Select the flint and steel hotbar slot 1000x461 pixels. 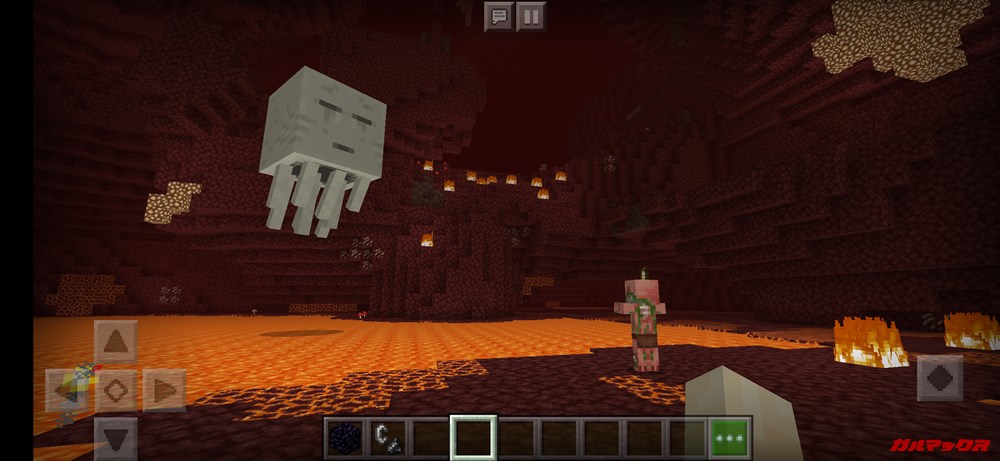click(x=386, y=438)
